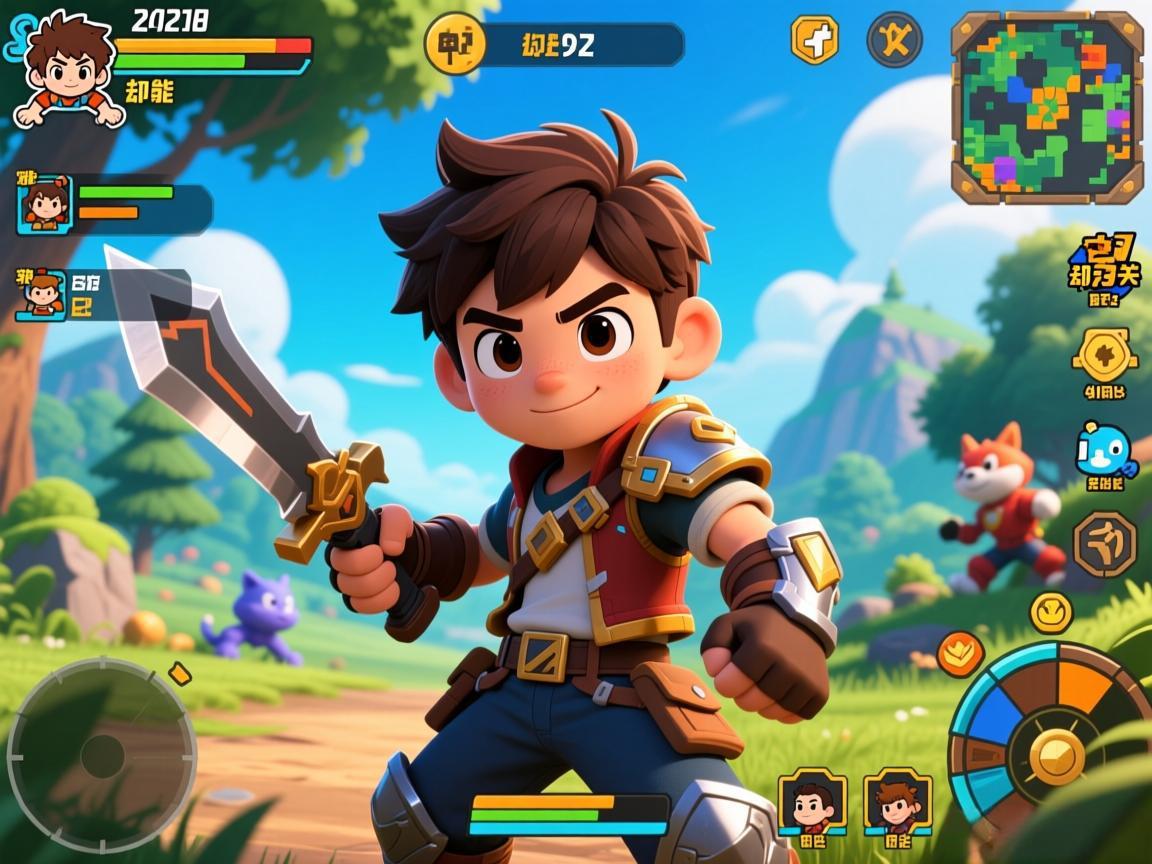Screen dimensions: 1152x864
Task: Hit the golden center attack button
Action: pos(1056,756)
